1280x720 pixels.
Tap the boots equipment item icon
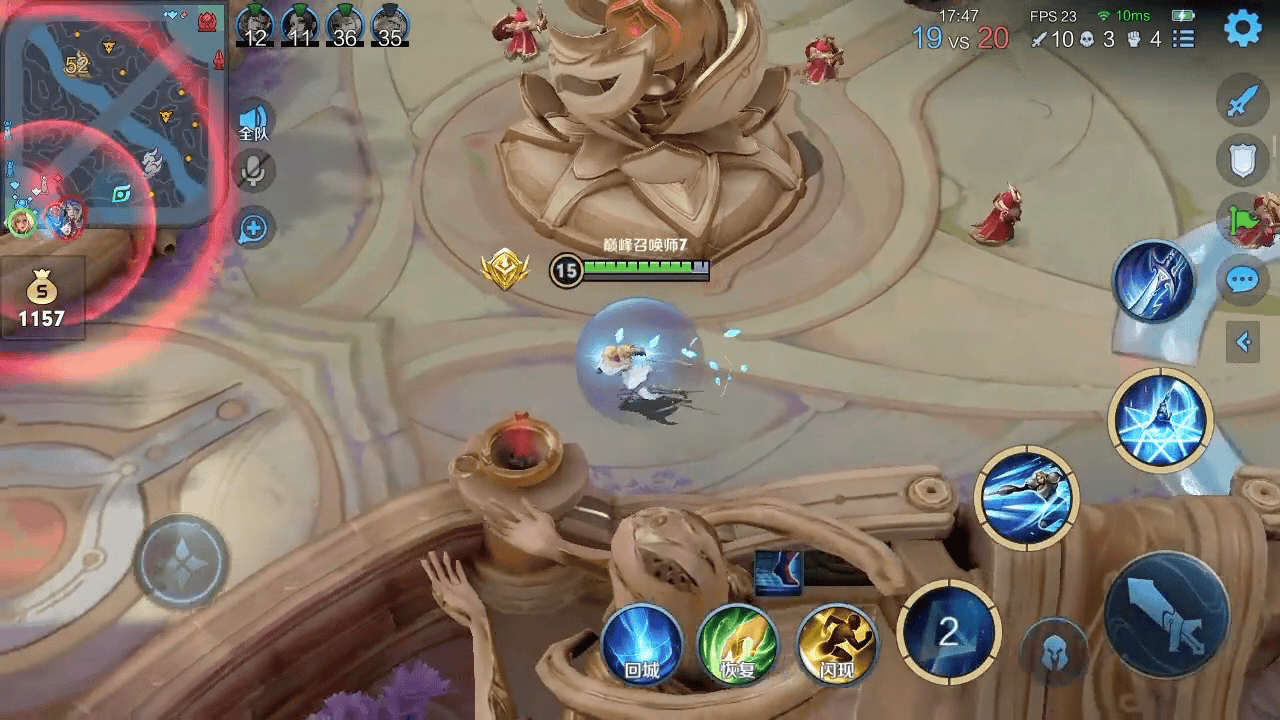pyautogui.click(x=778, y=572)
